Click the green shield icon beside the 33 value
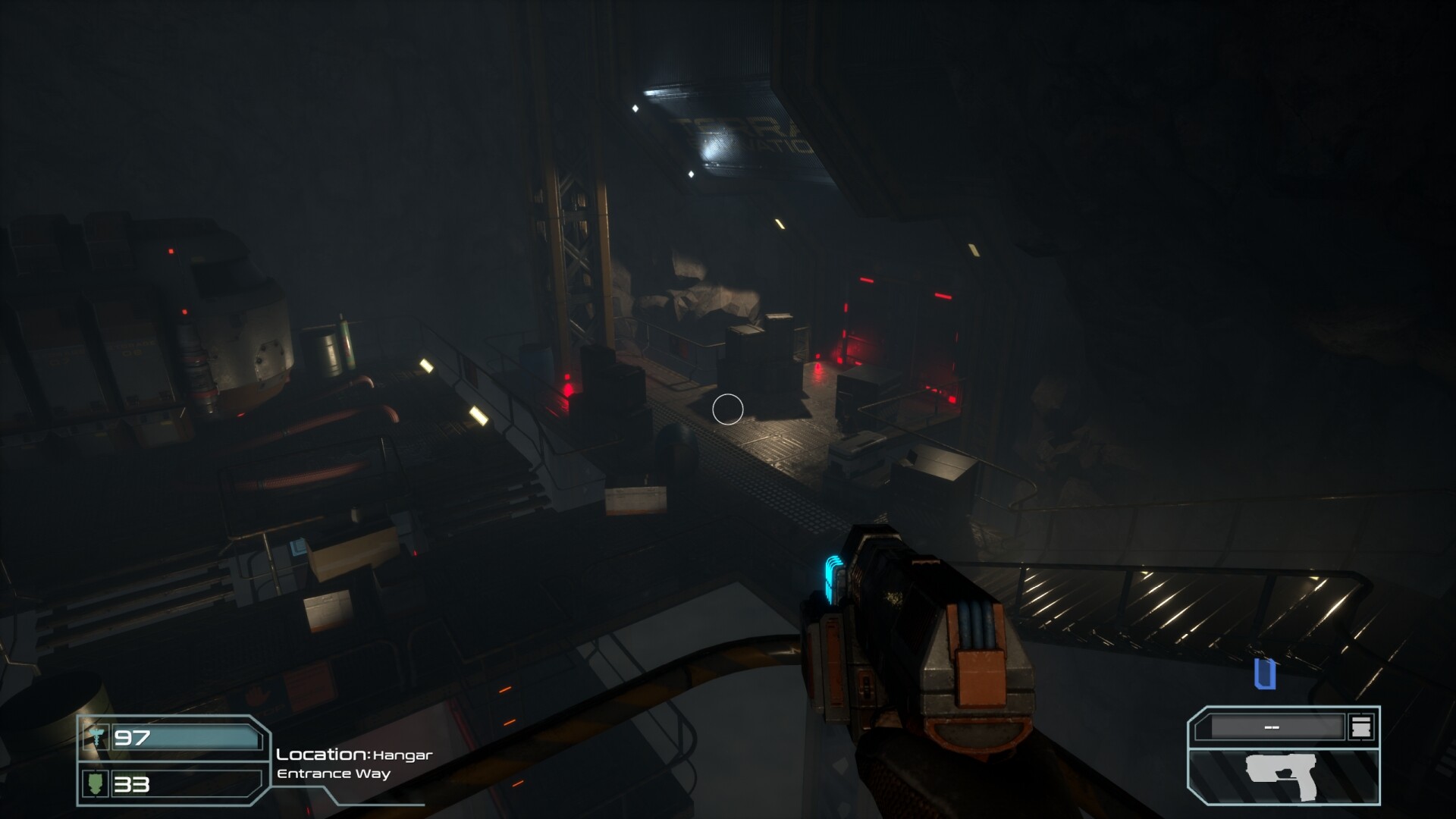 (x=95, y=784)
